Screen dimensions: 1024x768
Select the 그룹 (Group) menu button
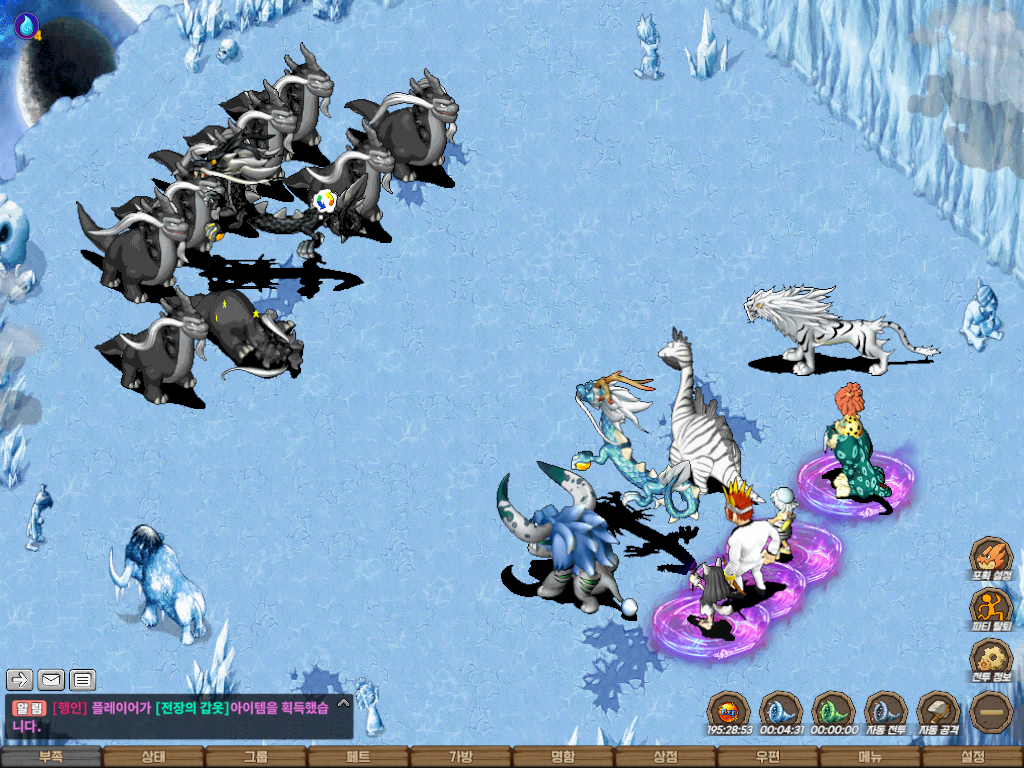tap(256, 758)
